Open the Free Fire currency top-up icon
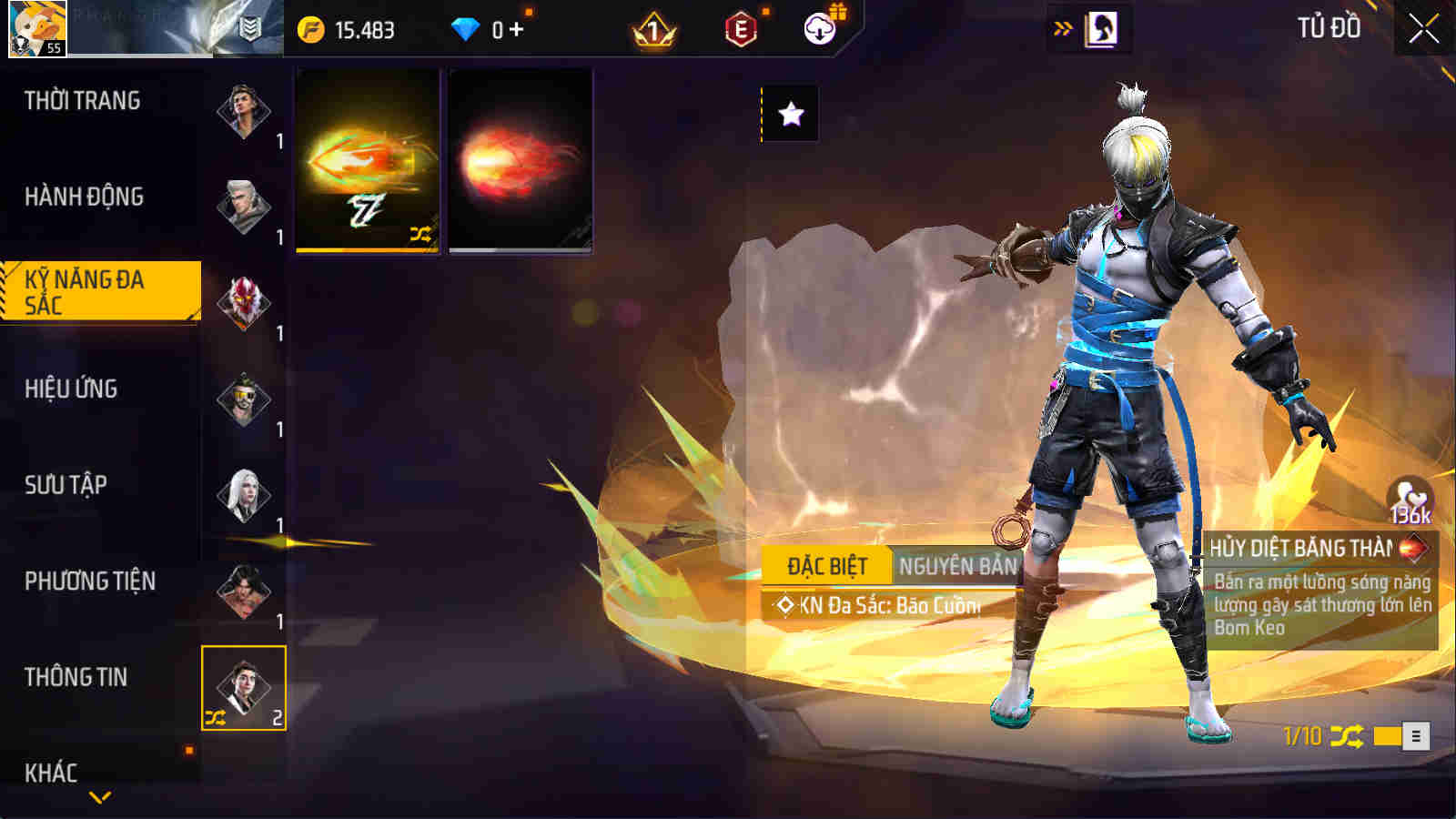This screenshot has height=819, width=1456. [314, 27]
